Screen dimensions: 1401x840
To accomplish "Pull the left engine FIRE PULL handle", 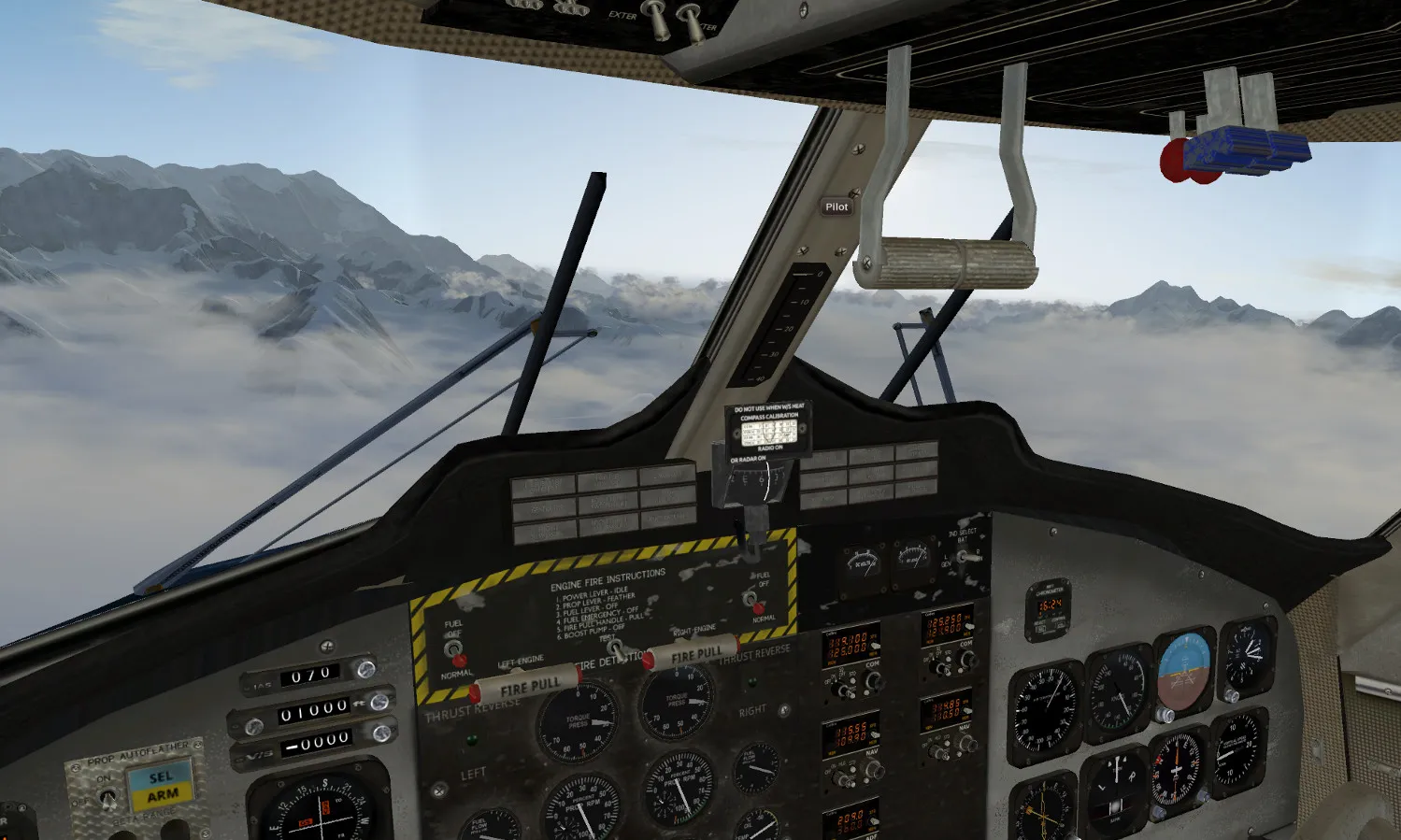I will pos(527,689).
